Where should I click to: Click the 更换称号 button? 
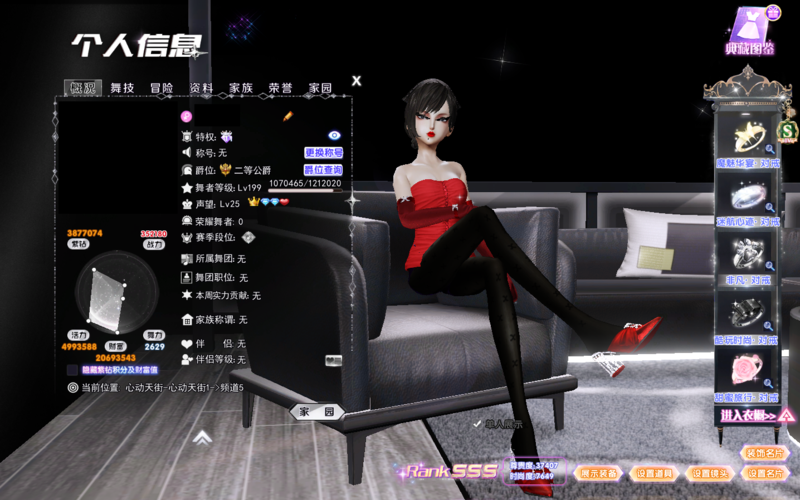tap(323, 153)
